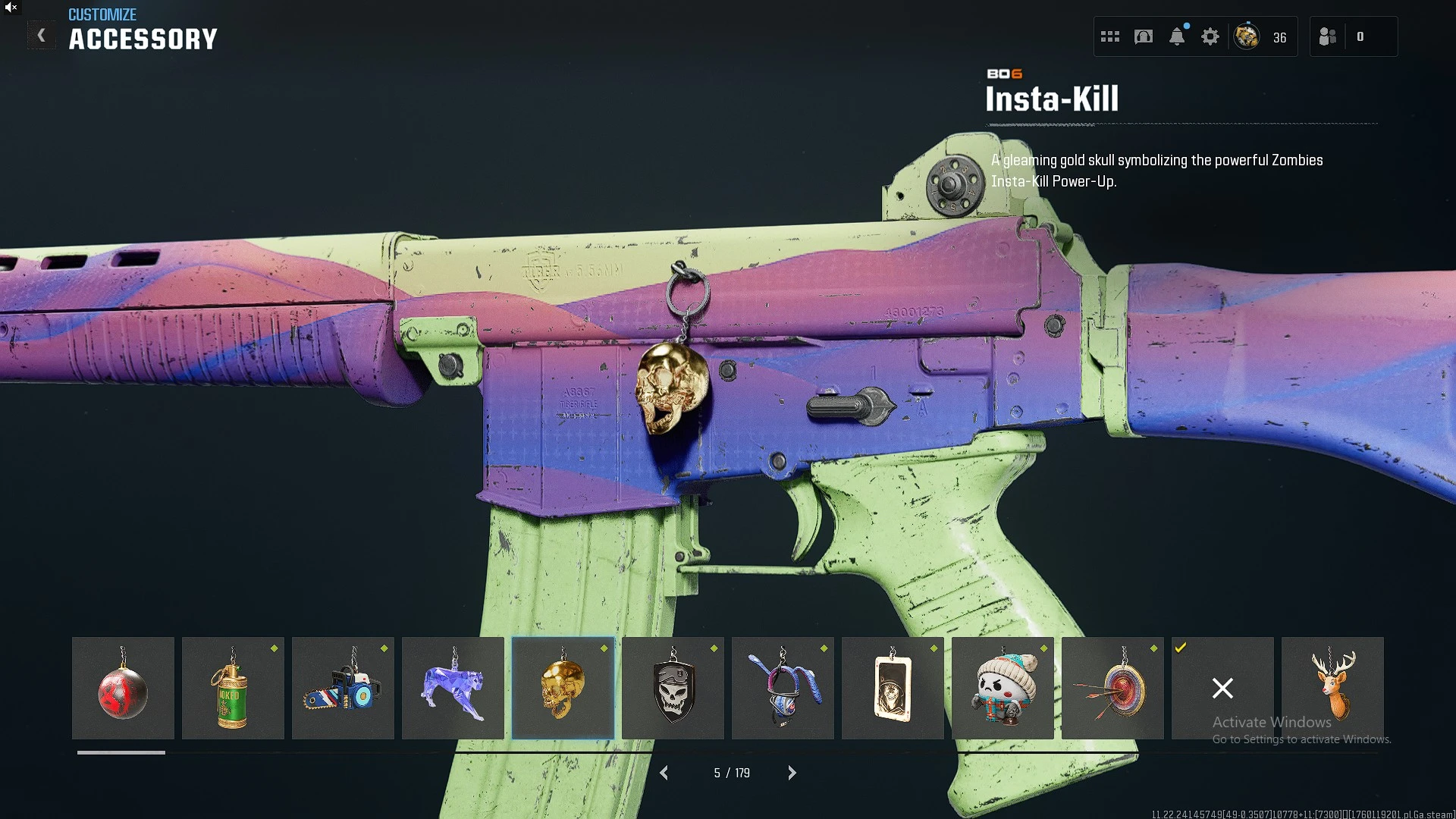Open the settings gear
Image resolution: width=1456 pixels, height=819 pixels.
point(1210,36)
